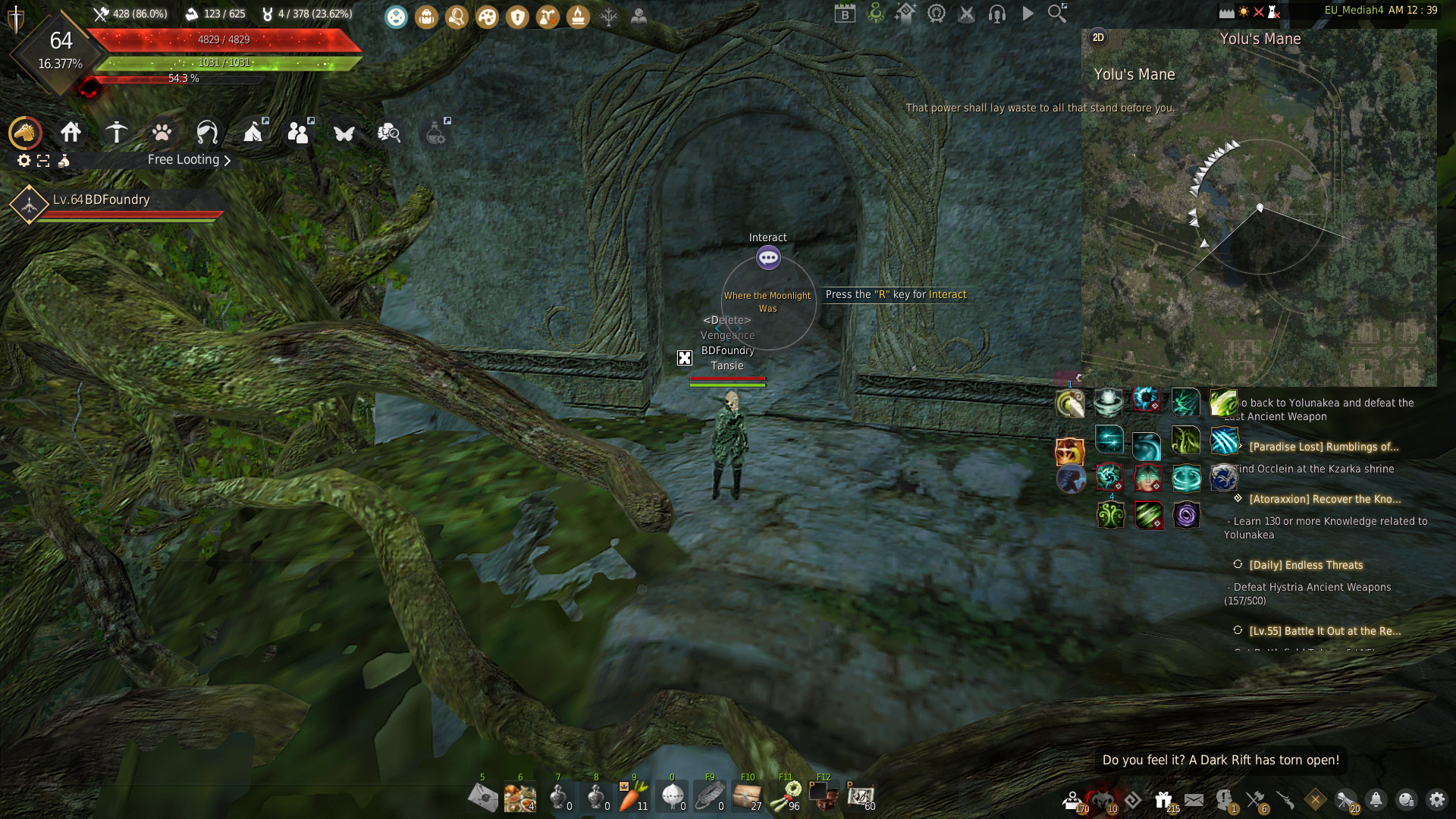Open the tent camp icon
The height and width of the screenshot is (819, 1456).
pyautogui.click(x=253, y=133)
